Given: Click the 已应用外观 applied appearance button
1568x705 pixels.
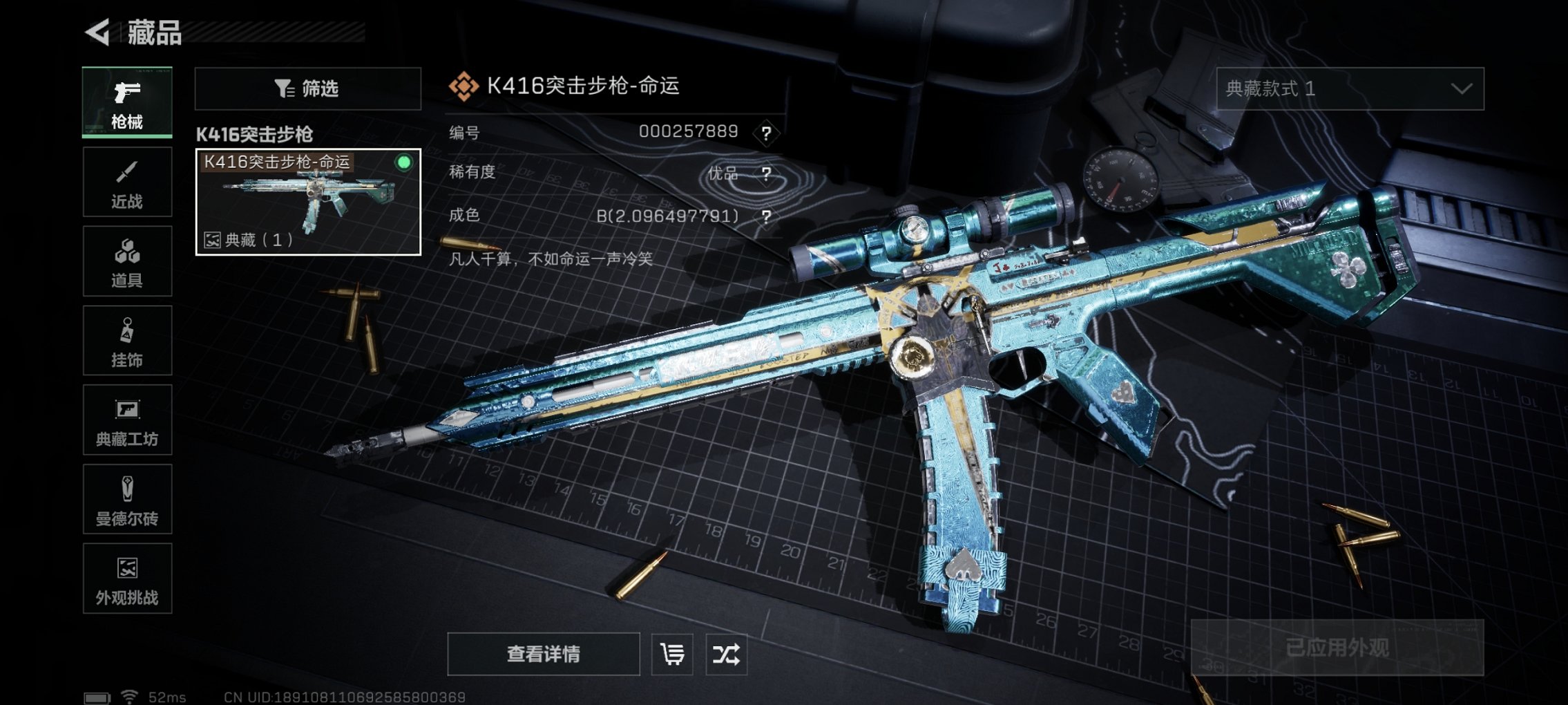Looking at the screenshot, I should point(1337,648).
